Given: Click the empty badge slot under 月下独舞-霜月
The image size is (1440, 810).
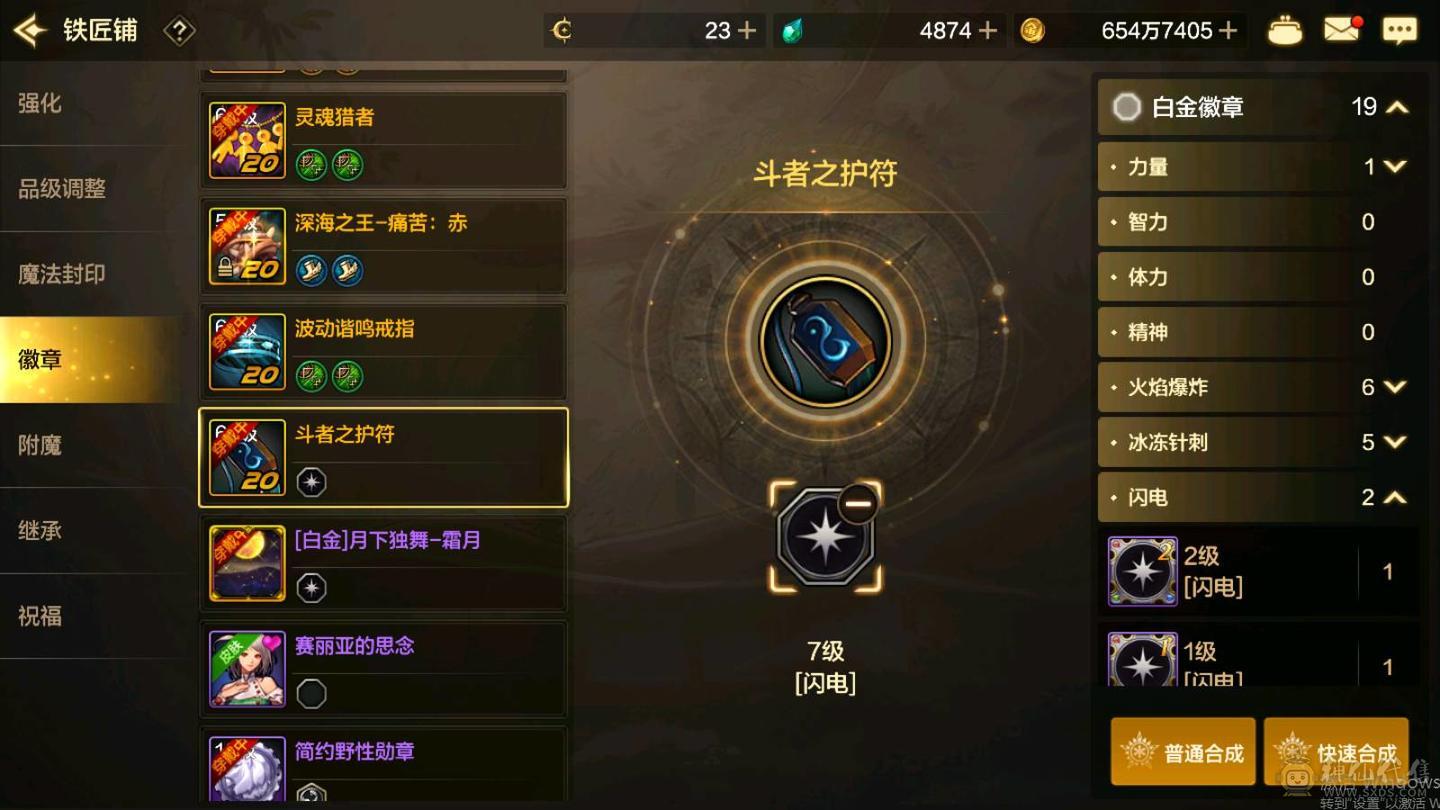Looking at the screenshot, I should 312,589.
